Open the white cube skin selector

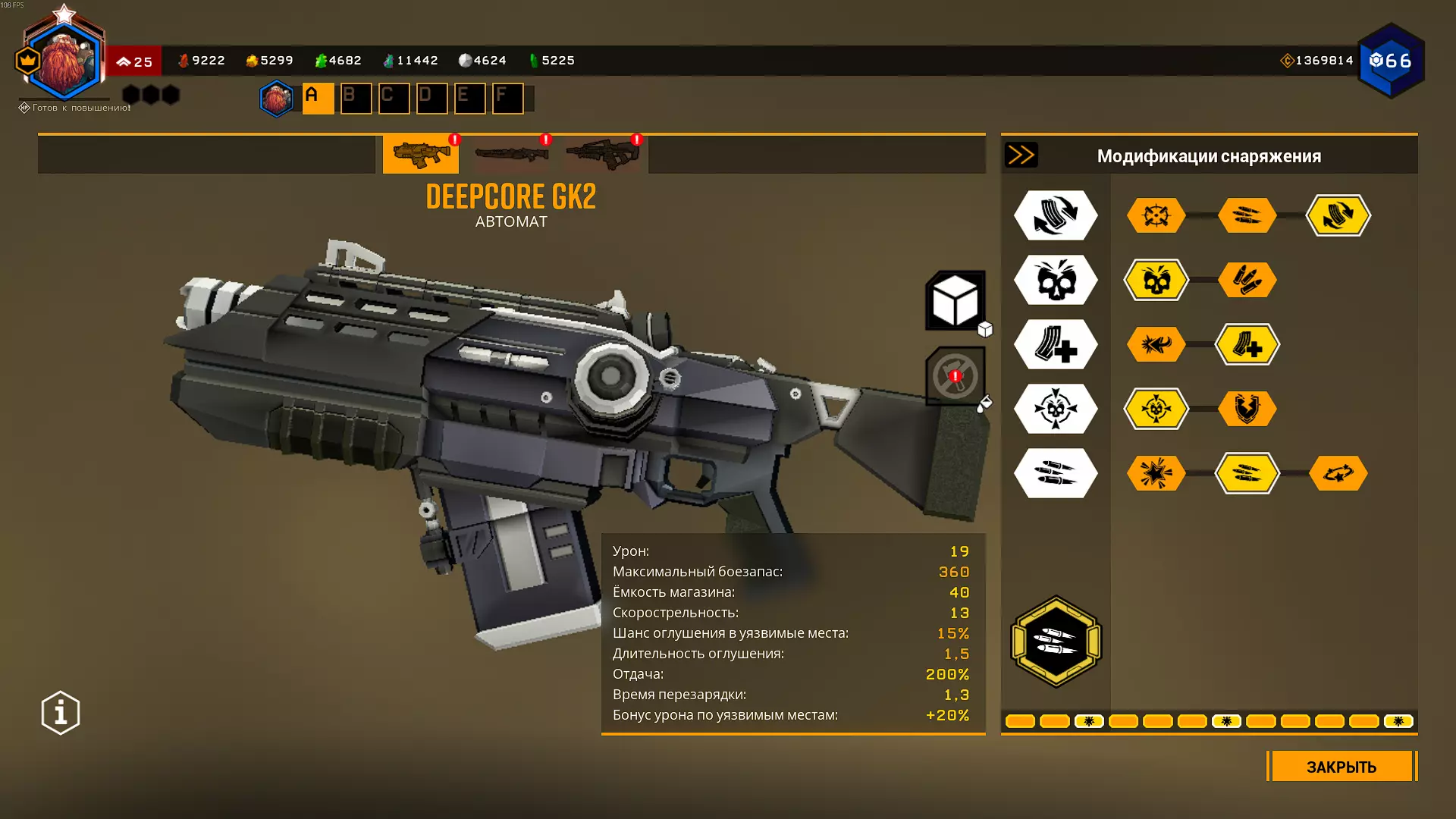pyautogui.click(x=955, y=301)
